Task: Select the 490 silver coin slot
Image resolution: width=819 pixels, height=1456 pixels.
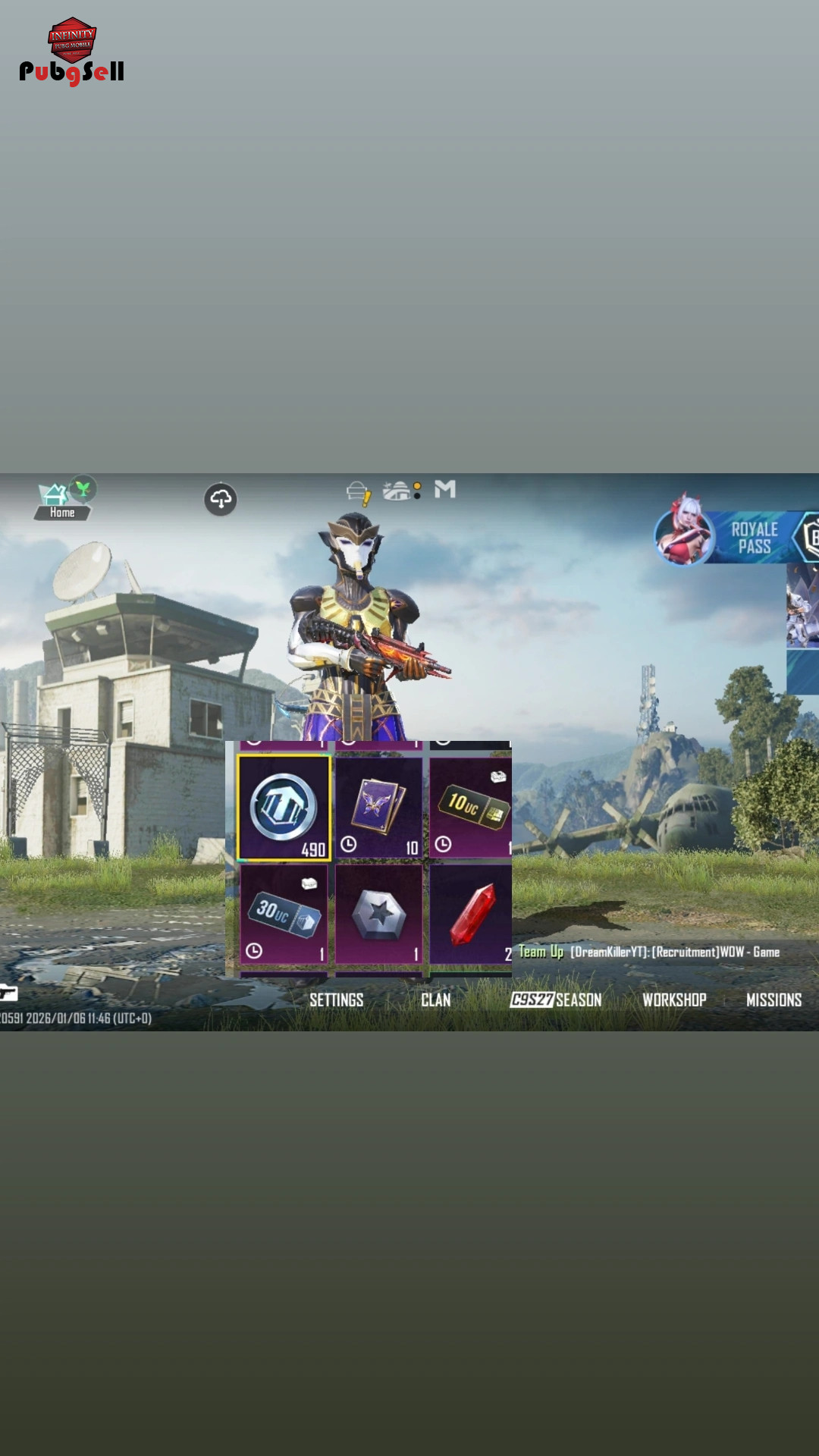Action: click(x=284, y=808)
